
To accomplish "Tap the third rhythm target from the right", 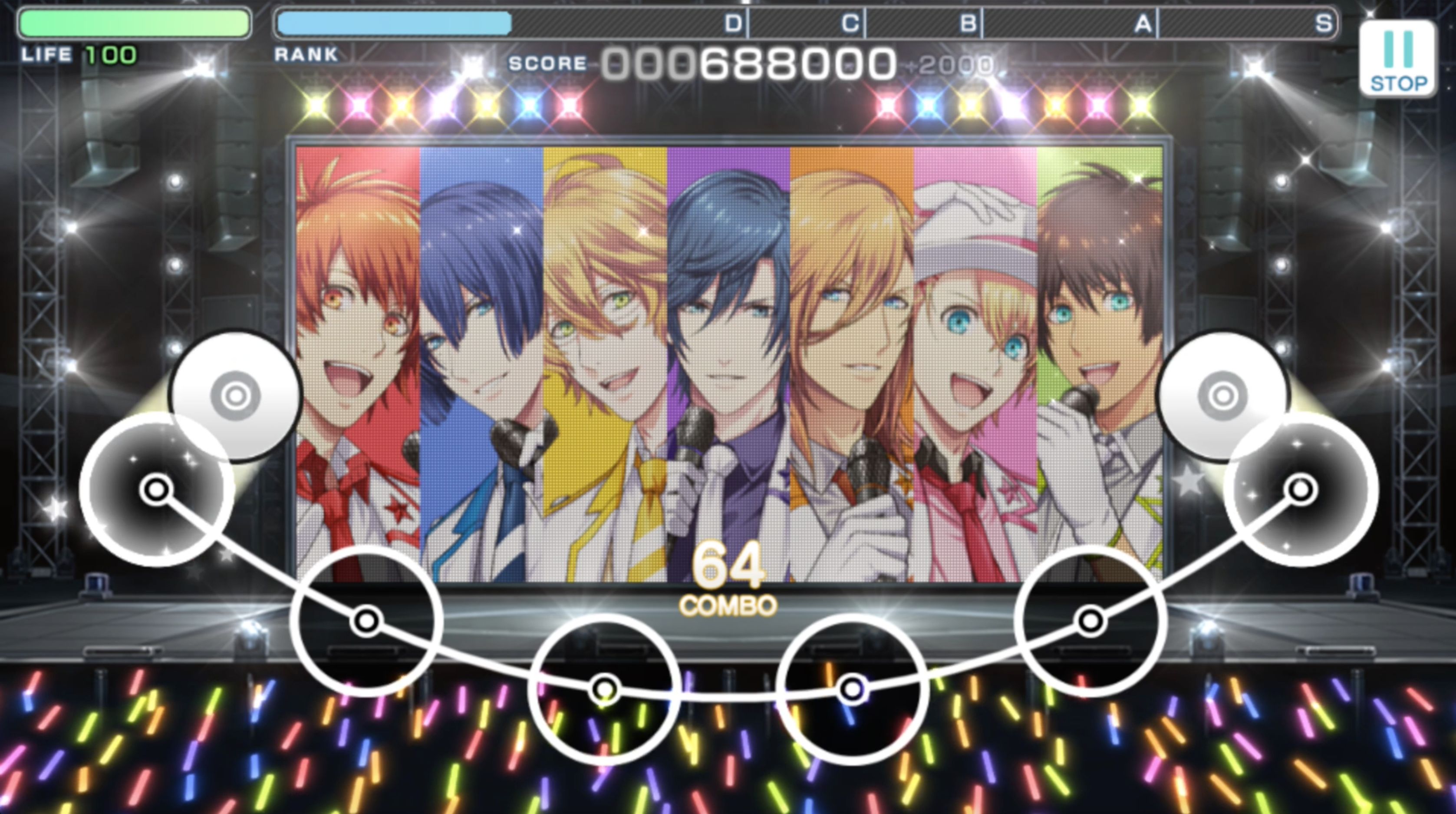I will point(852,689).
